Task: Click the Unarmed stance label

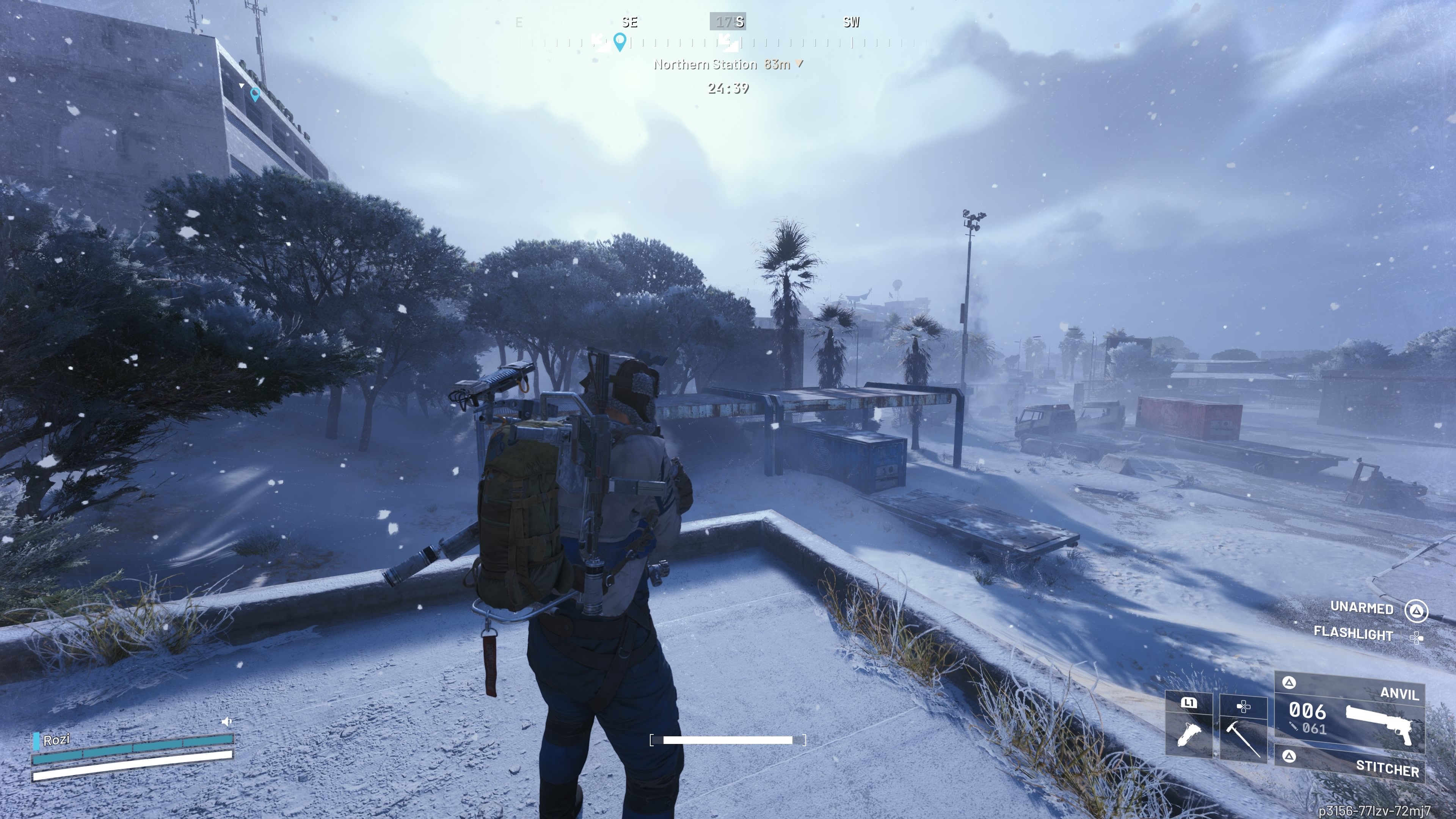Action: tap(1361, 607)
